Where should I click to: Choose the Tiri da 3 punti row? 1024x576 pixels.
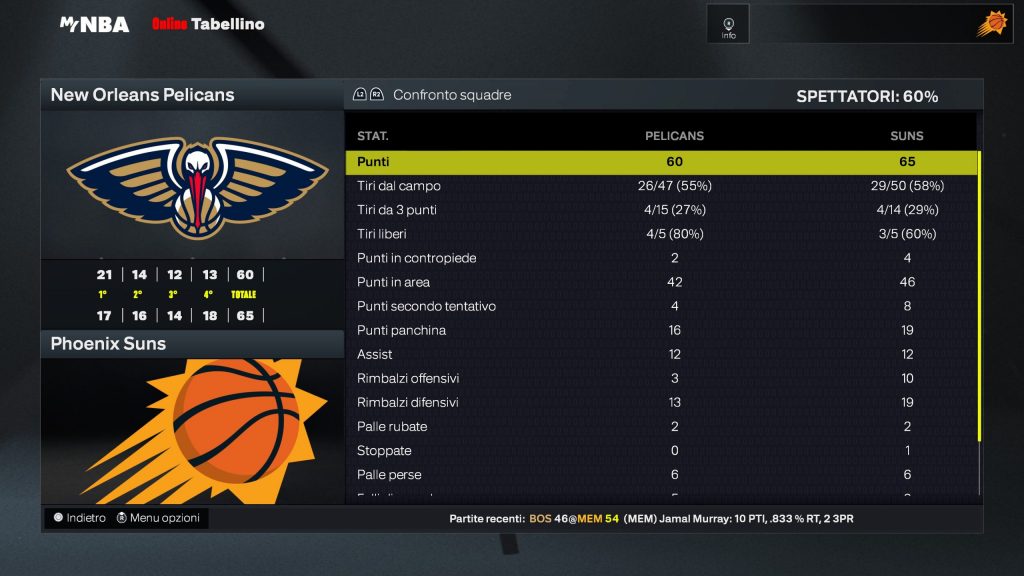[x=660, y=210]
